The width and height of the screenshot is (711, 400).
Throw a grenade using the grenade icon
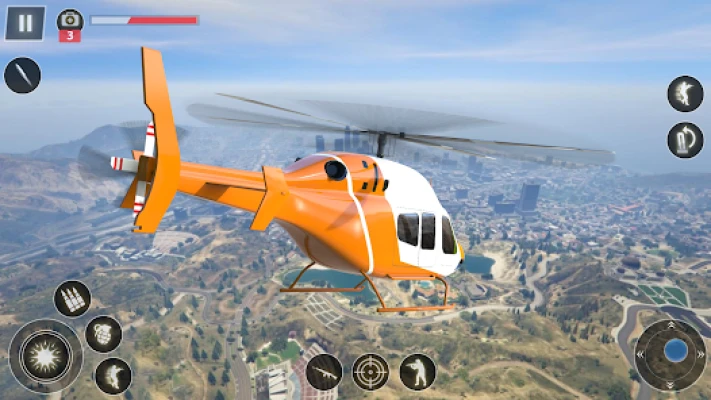point(103,334)
